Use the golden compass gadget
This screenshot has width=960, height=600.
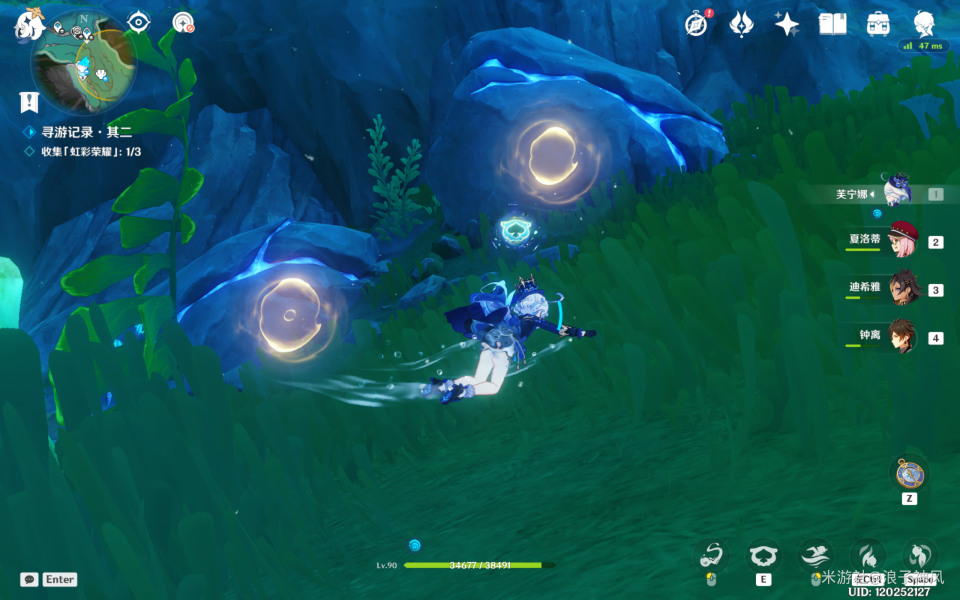pos(909,473)
